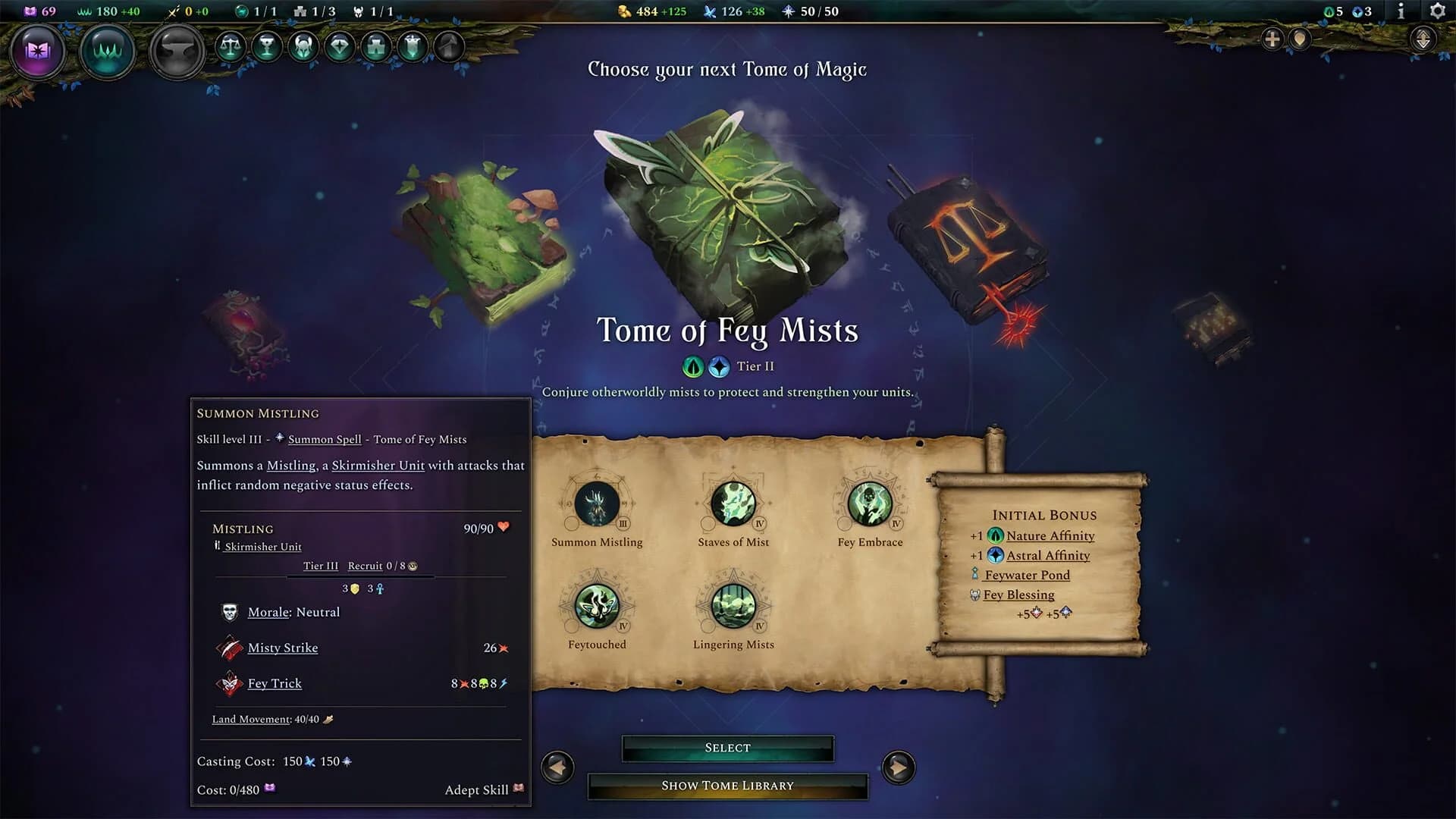Toggle the top bar collapse arrows
Screen dimensions: 1456x819
click(x=1423, y=39)
